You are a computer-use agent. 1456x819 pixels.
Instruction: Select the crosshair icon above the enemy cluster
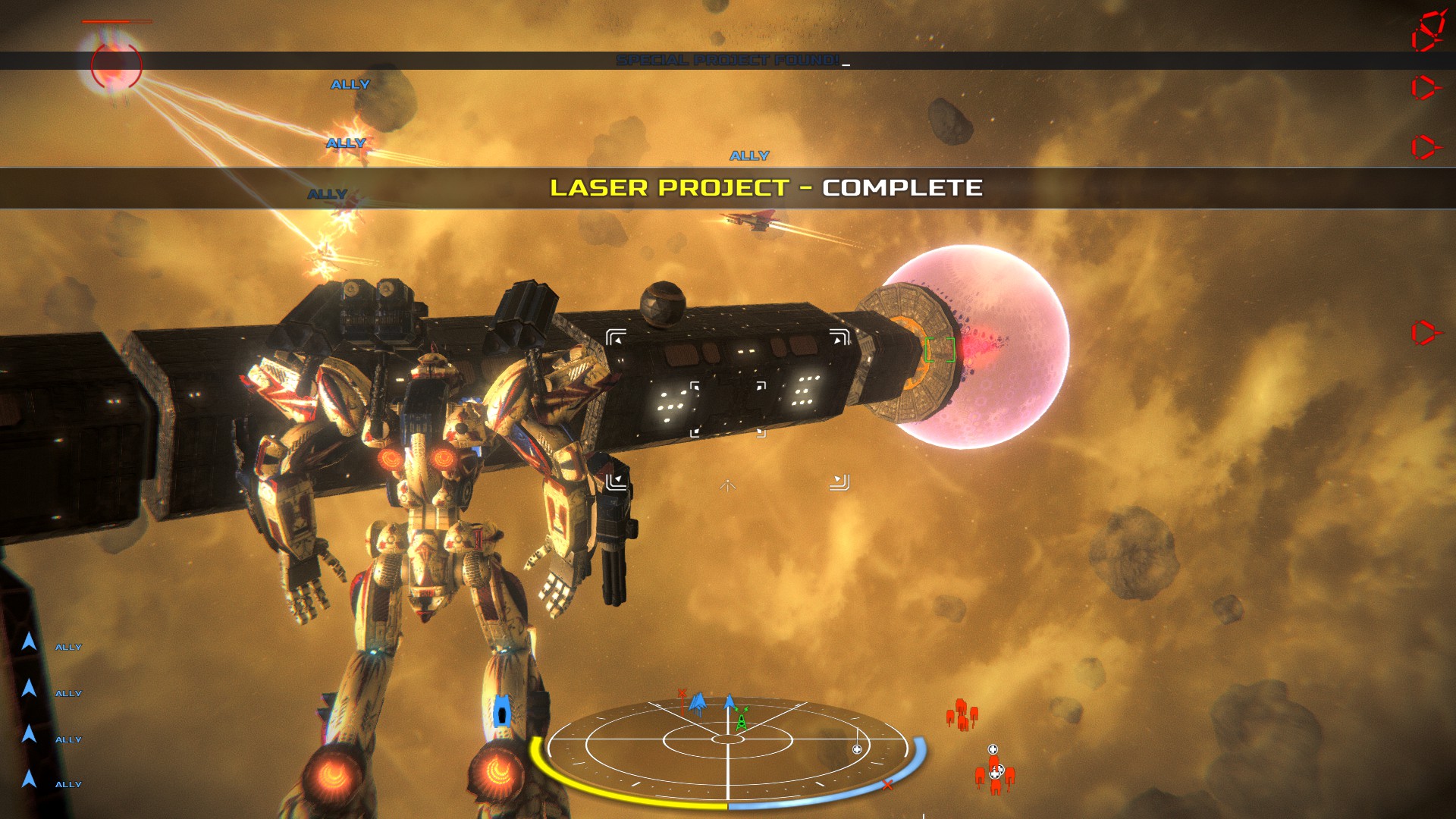tap(992, 749)
